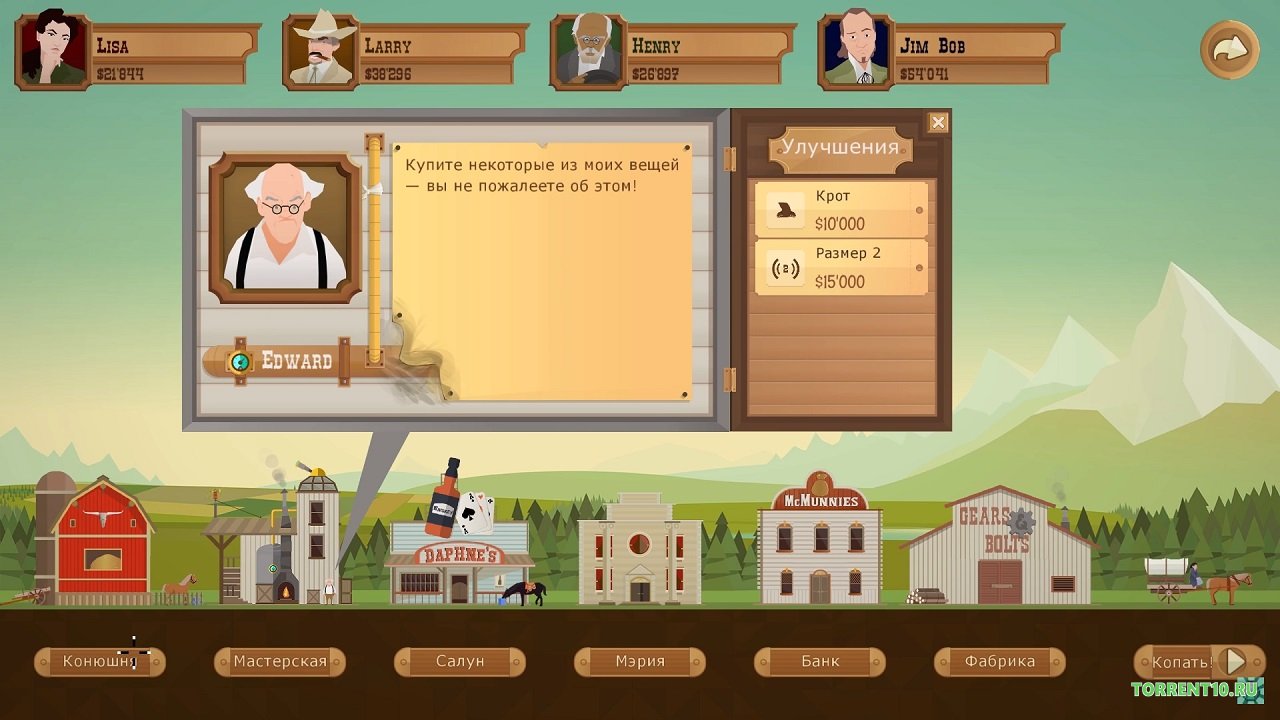Click the round arrow button
The width and height of the screenshot is (1280, 720).
click(1229, 49)
